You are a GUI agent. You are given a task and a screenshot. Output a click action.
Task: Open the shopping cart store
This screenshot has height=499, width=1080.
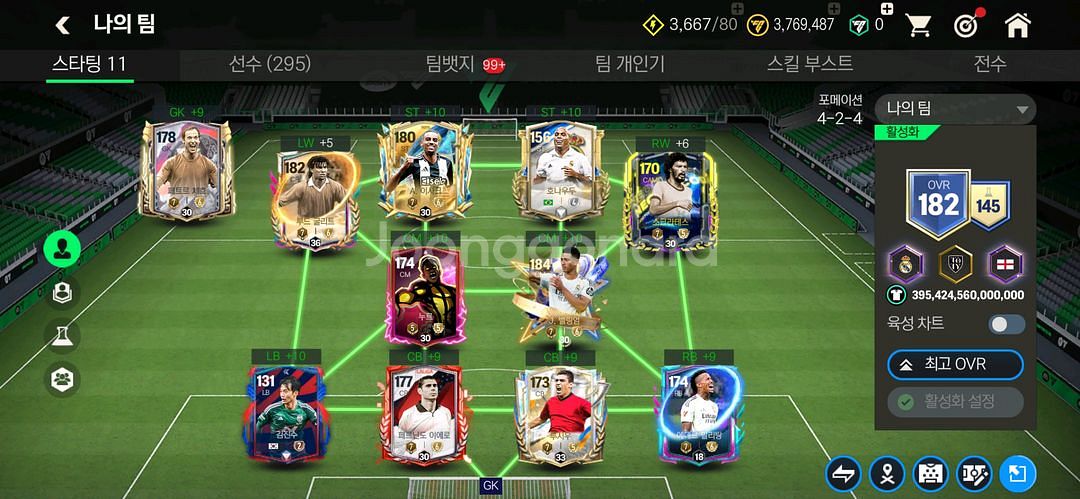(918, 24)
